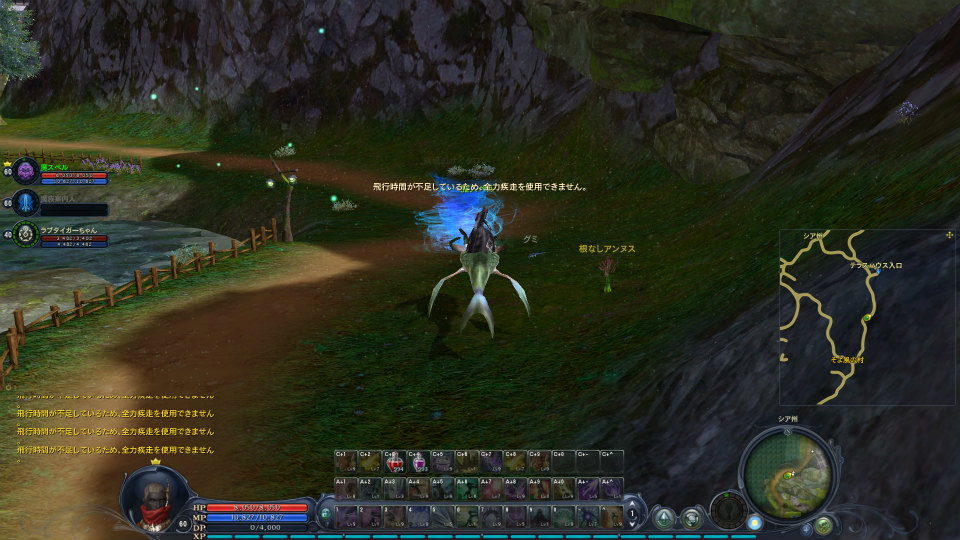This screenshot has height=540, width=960.
Task: Select the blue sword icon party member
Action: [x=27, y=203]
